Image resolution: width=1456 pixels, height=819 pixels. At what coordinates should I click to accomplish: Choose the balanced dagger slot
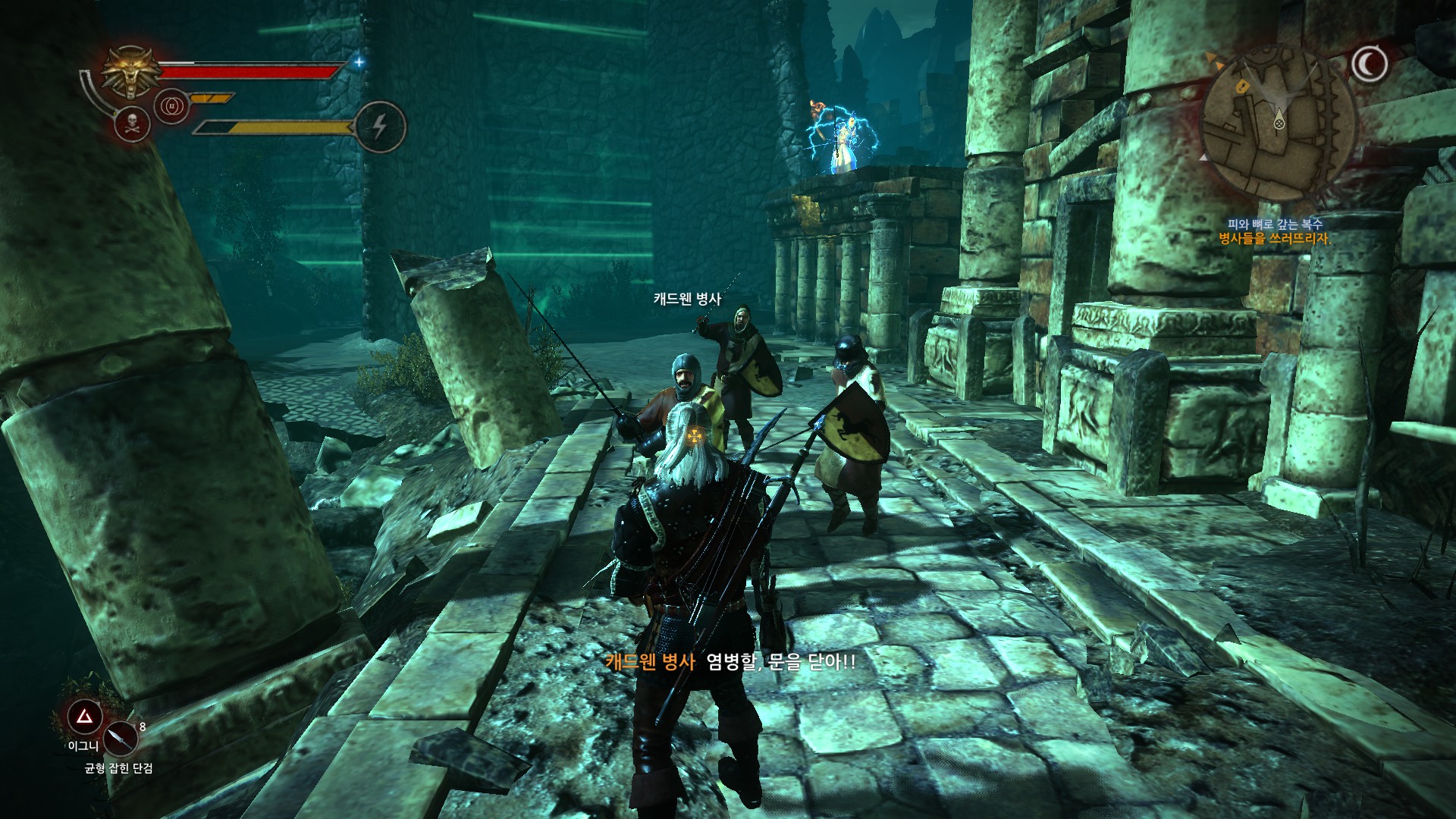tap(120, 737)
